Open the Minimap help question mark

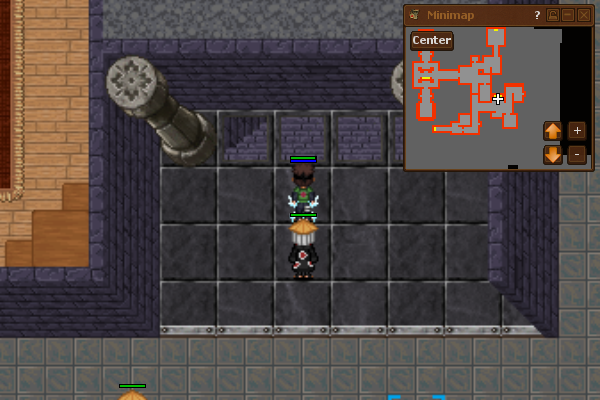pyautogui.click(x=537, y=15)
